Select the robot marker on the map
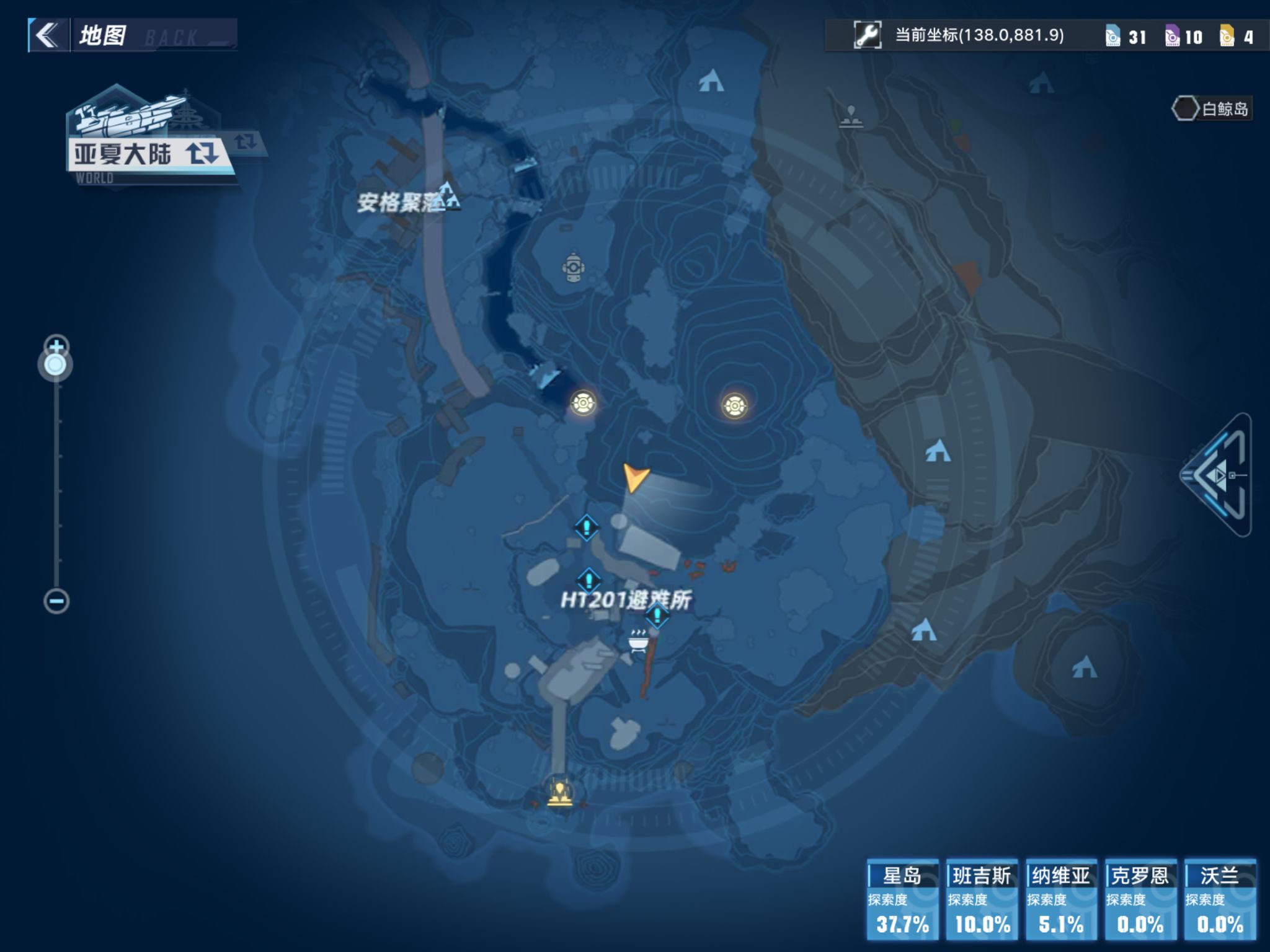 tap(573, 268)
